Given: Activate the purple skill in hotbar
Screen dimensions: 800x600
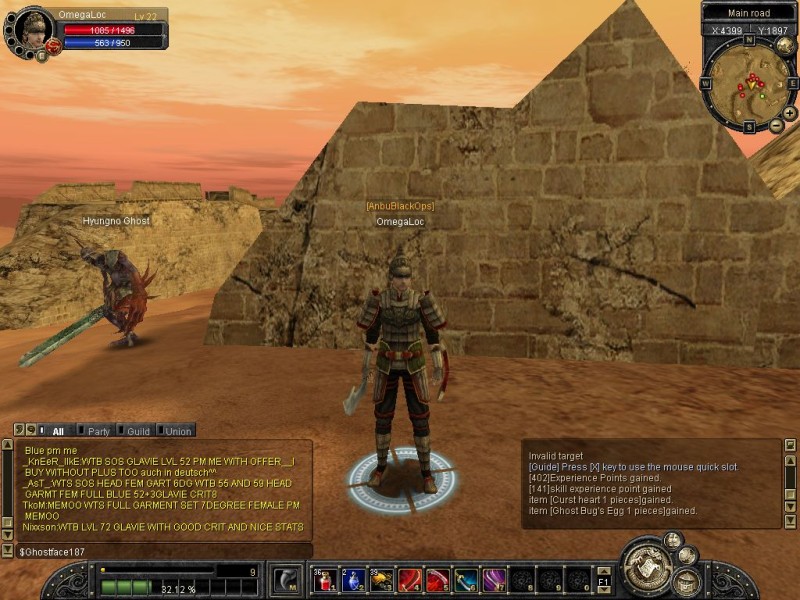Looking at the screenshot, I should click(x=494, y=579).
